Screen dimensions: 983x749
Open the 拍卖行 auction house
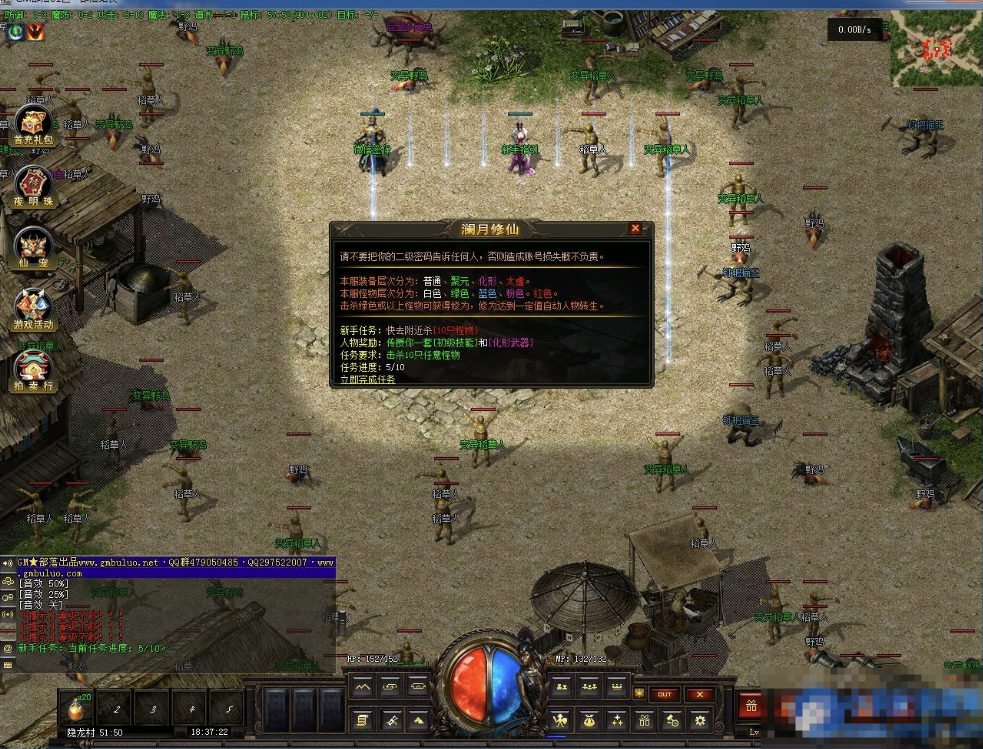33,369
